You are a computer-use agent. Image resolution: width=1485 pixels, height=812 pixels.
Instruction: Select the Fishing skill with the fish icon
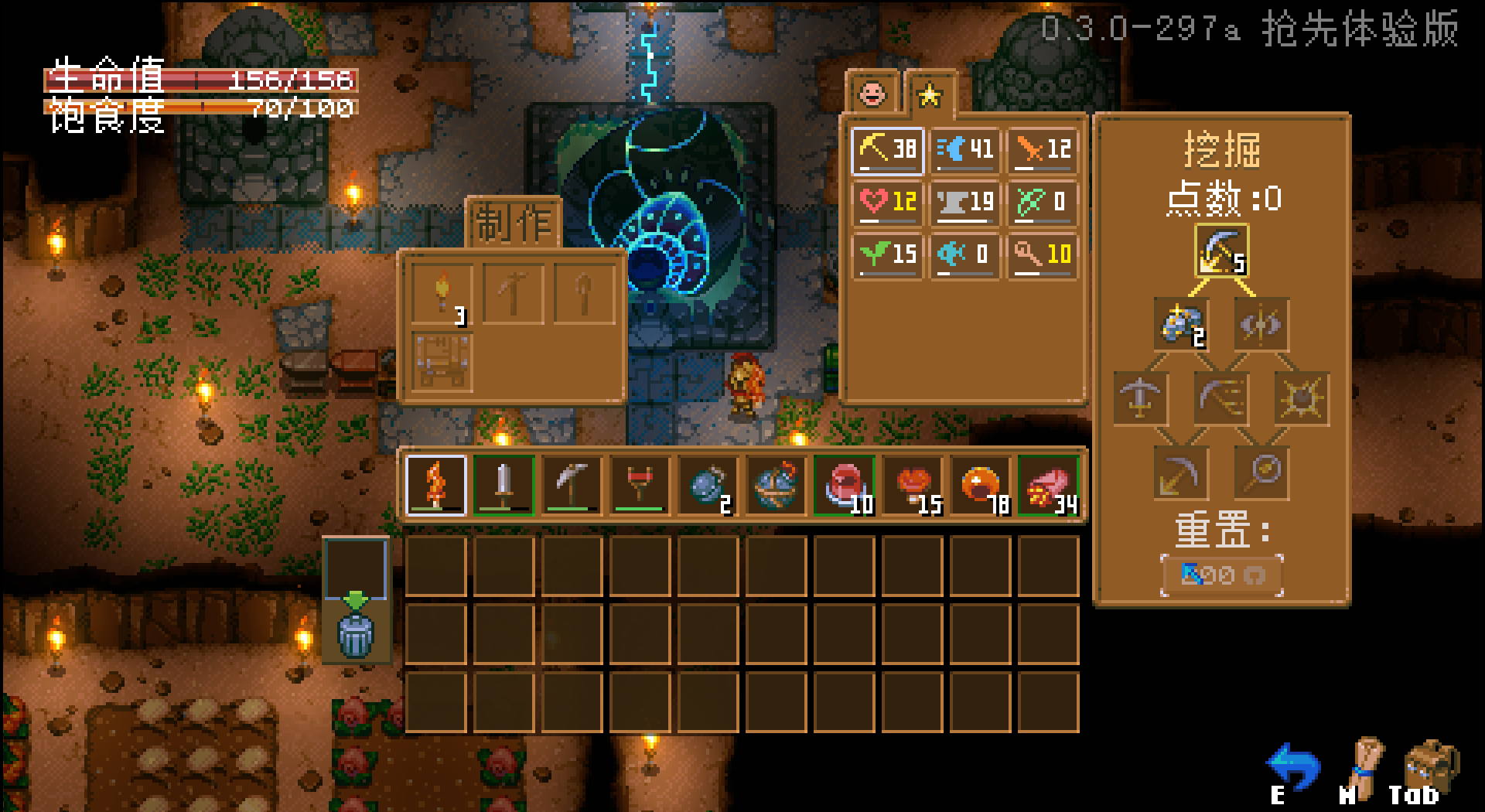click(965, 254)
